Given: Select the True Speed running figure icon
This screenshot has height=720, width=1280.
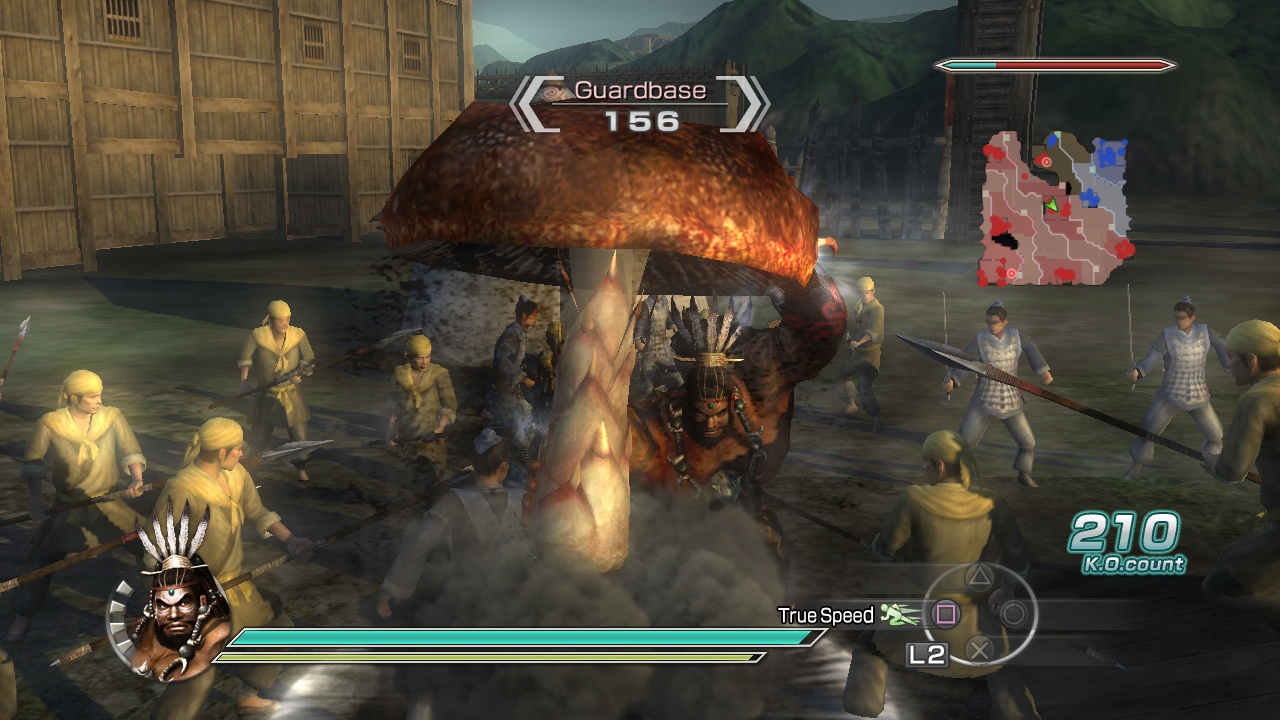Looking at the screenshot, I should (x=897, y=614).
